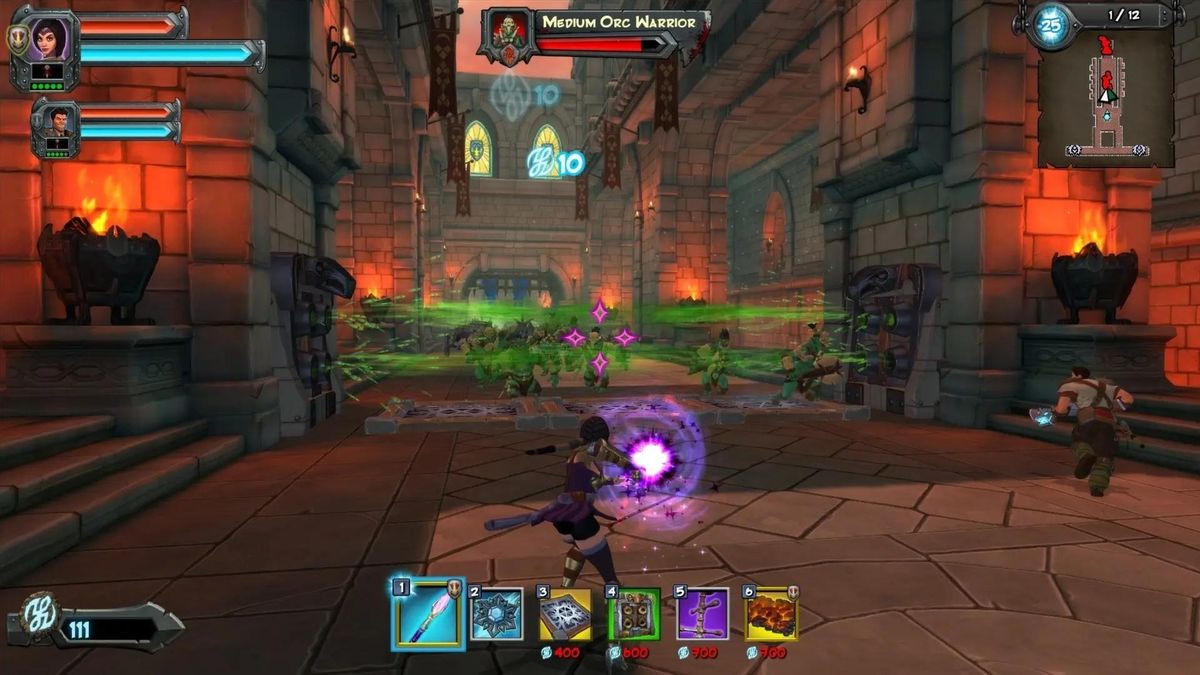
Task: Click the Sorceress player portrait
Action: click(45, 42)
